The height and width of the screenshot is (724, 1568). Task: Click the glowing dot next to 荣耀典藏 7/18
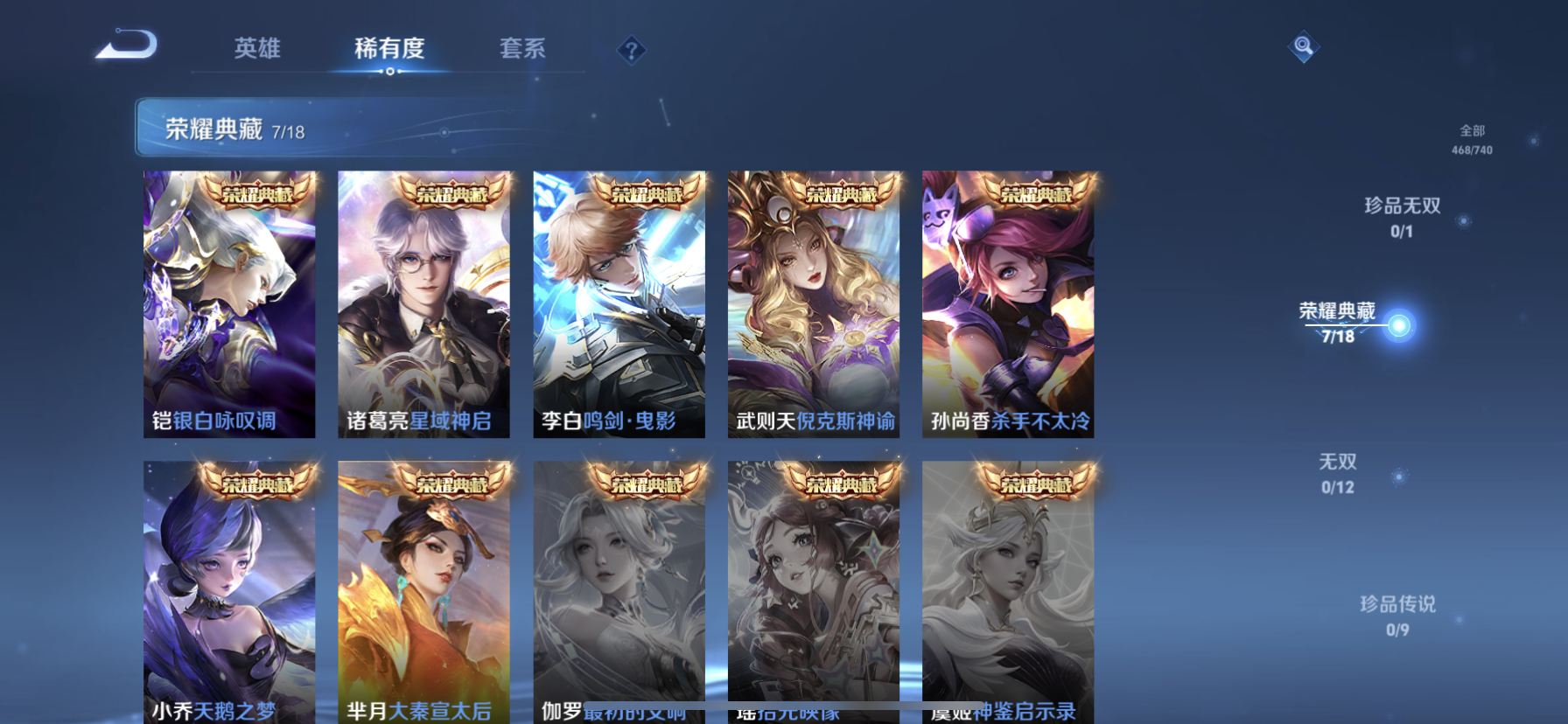click(x=1401, y=324)
